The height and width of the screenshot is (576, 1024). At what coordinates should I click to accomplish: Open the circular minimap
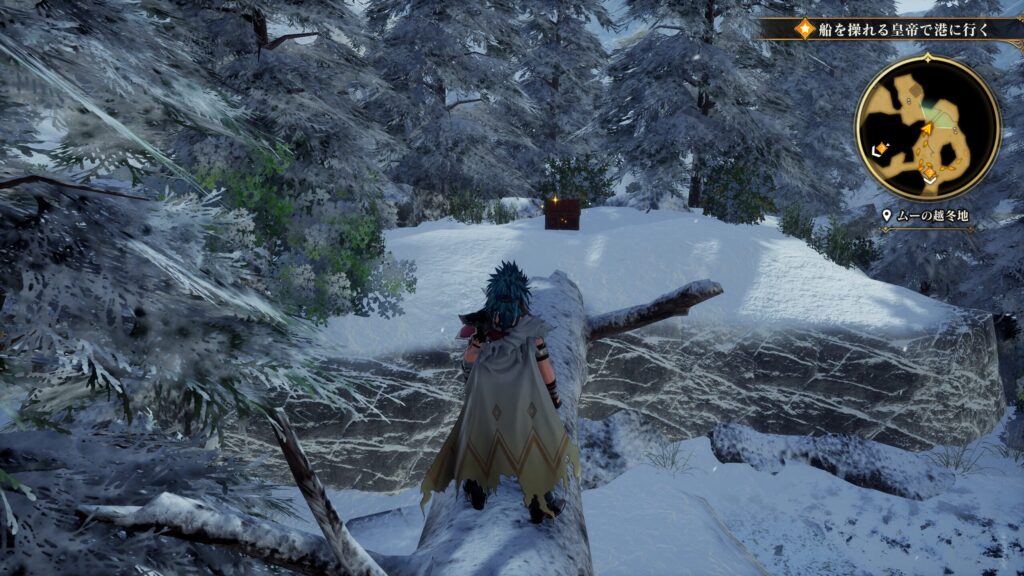(x=927, y=127)
